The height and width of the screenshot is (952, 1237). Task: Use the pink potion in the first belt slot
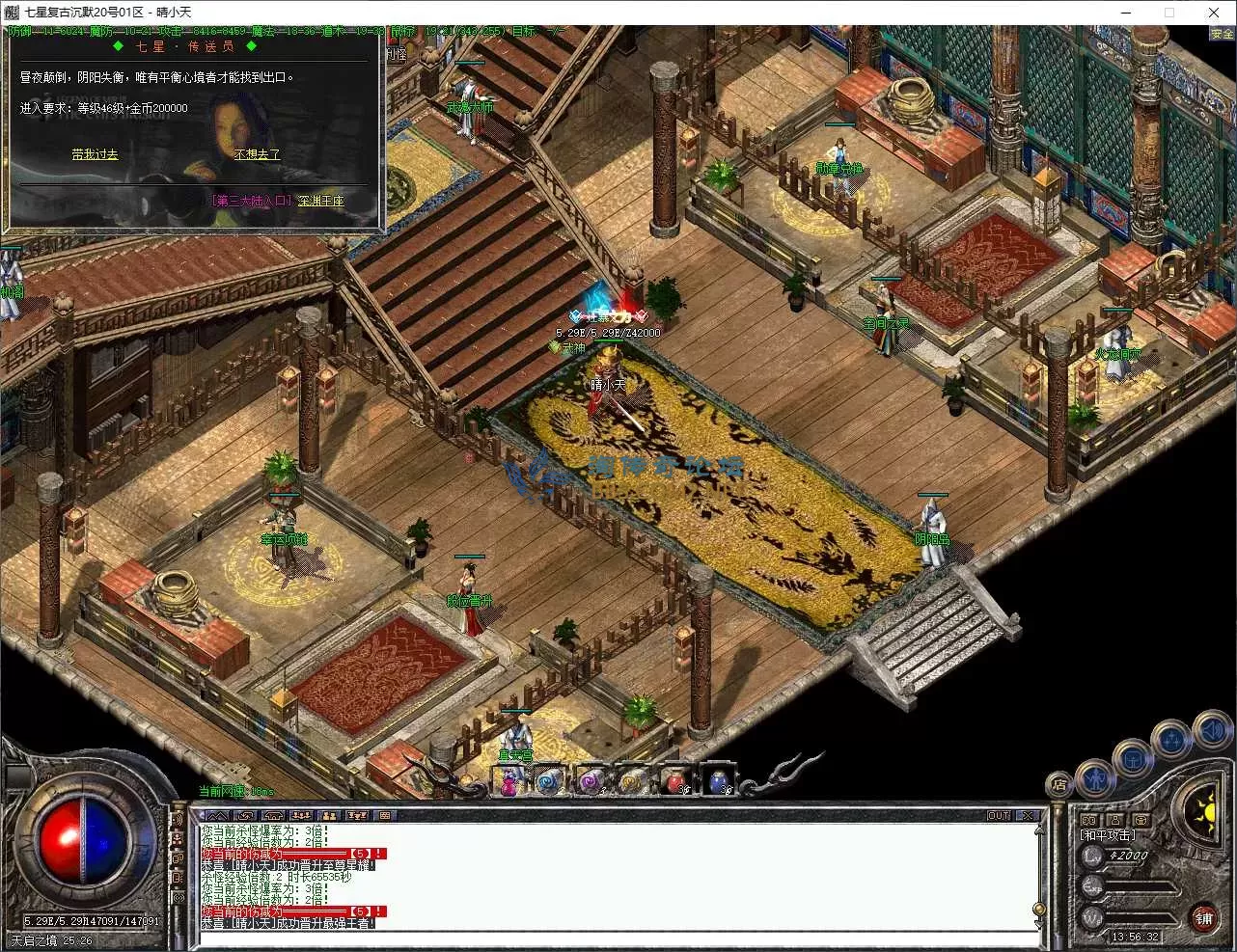point(509,780)
